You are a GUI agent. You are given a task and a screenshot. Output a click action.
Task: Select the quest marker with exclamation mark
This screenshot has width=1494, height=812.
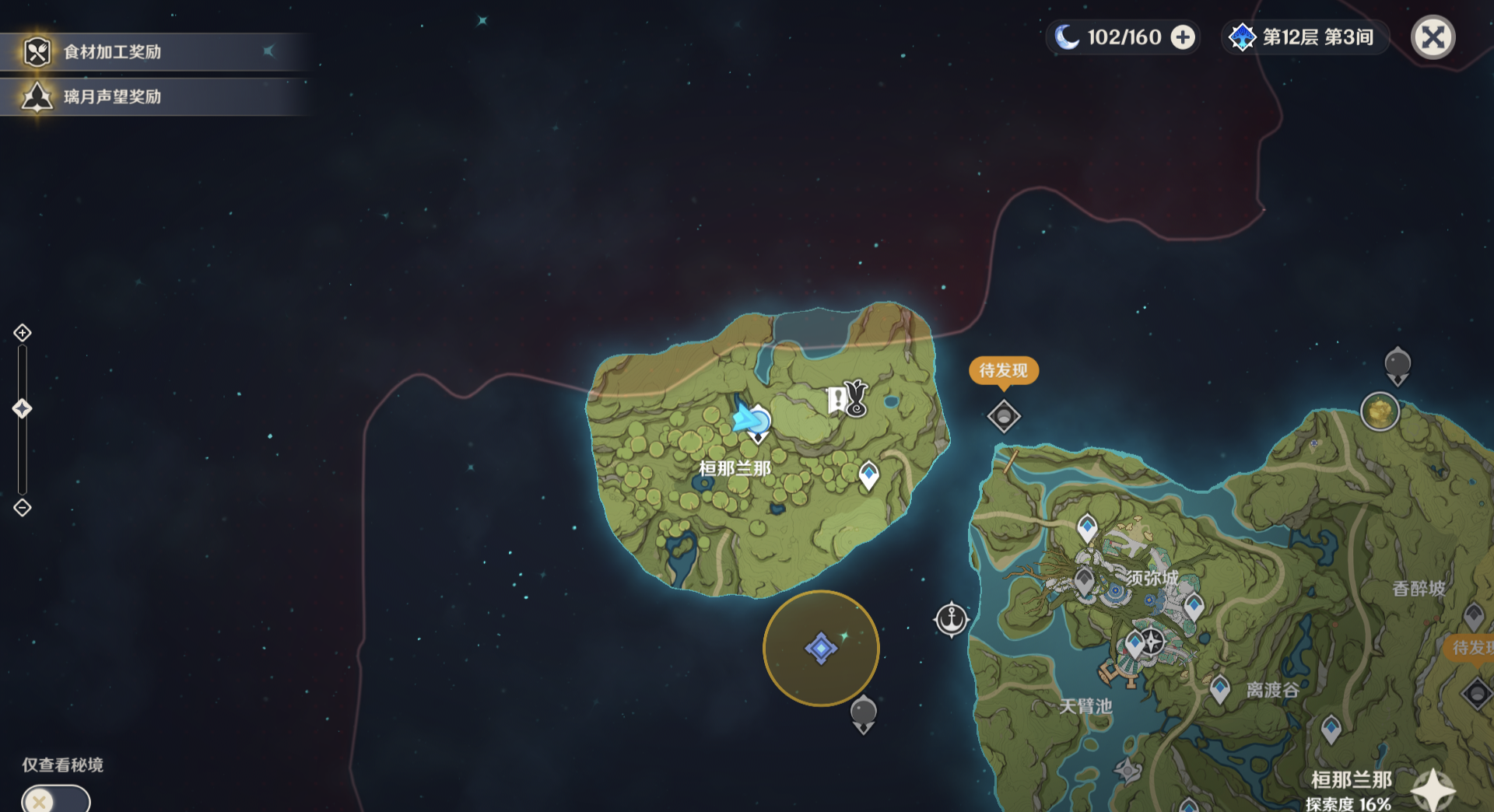(838, 400)
